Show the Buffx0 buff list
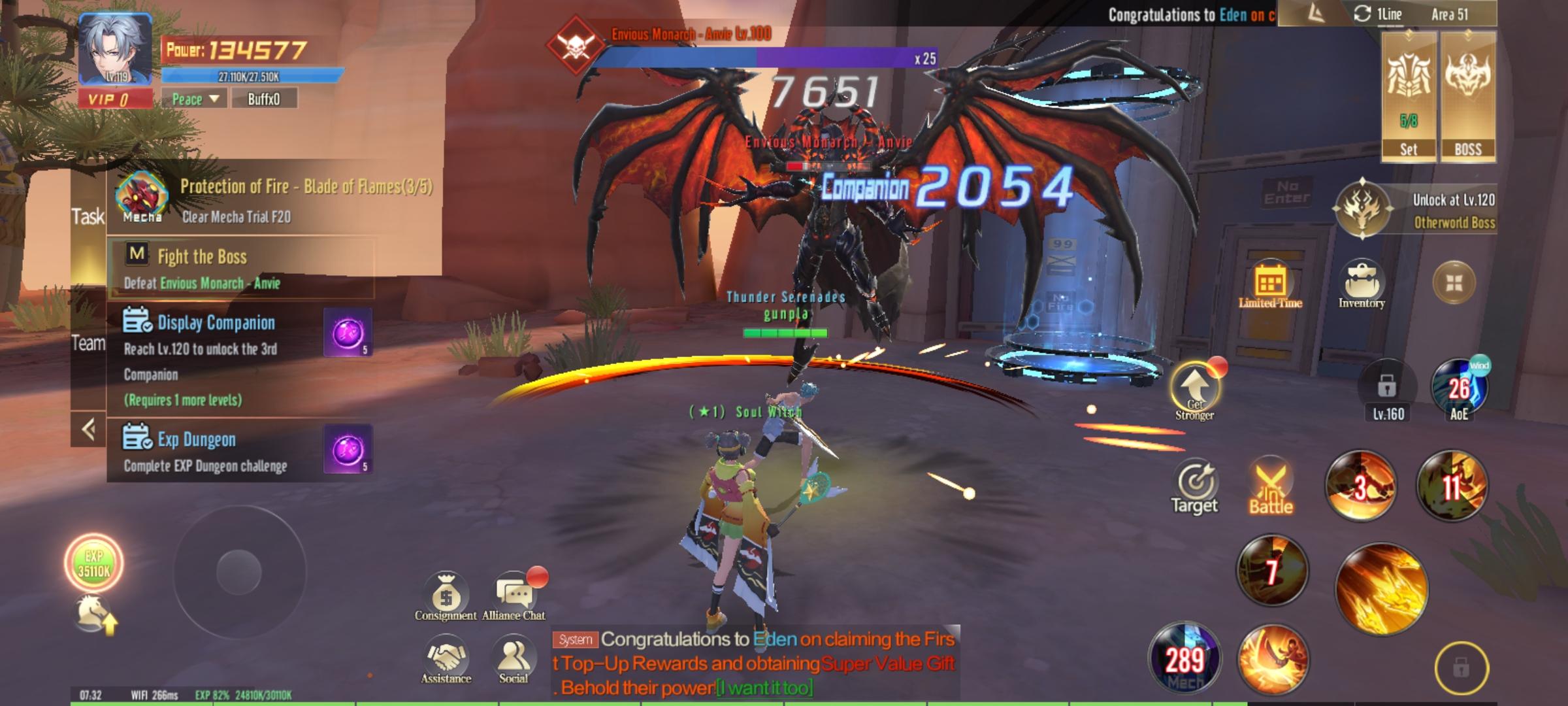The width and height of the screenshot is (1568, 706). [x=264, y=99]
